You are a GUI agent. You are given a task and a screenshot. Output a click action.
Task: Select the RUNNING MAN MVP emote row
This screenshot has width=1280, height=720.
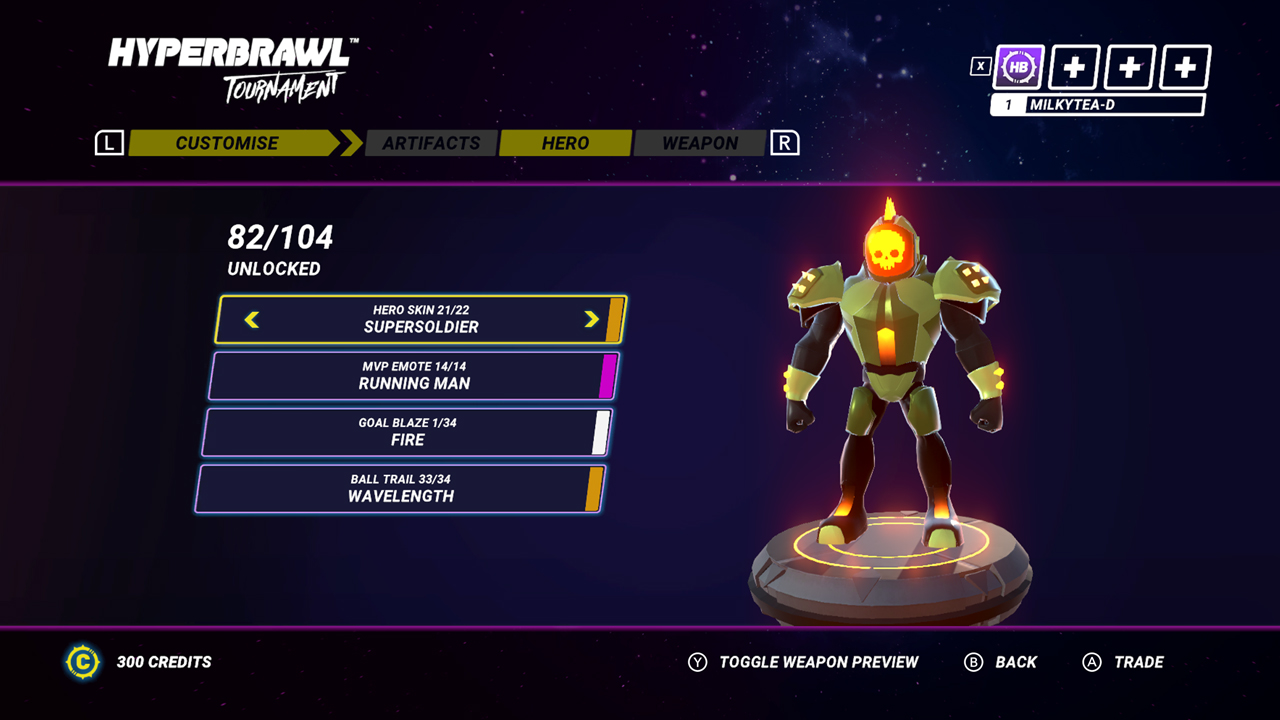point(413,376)
